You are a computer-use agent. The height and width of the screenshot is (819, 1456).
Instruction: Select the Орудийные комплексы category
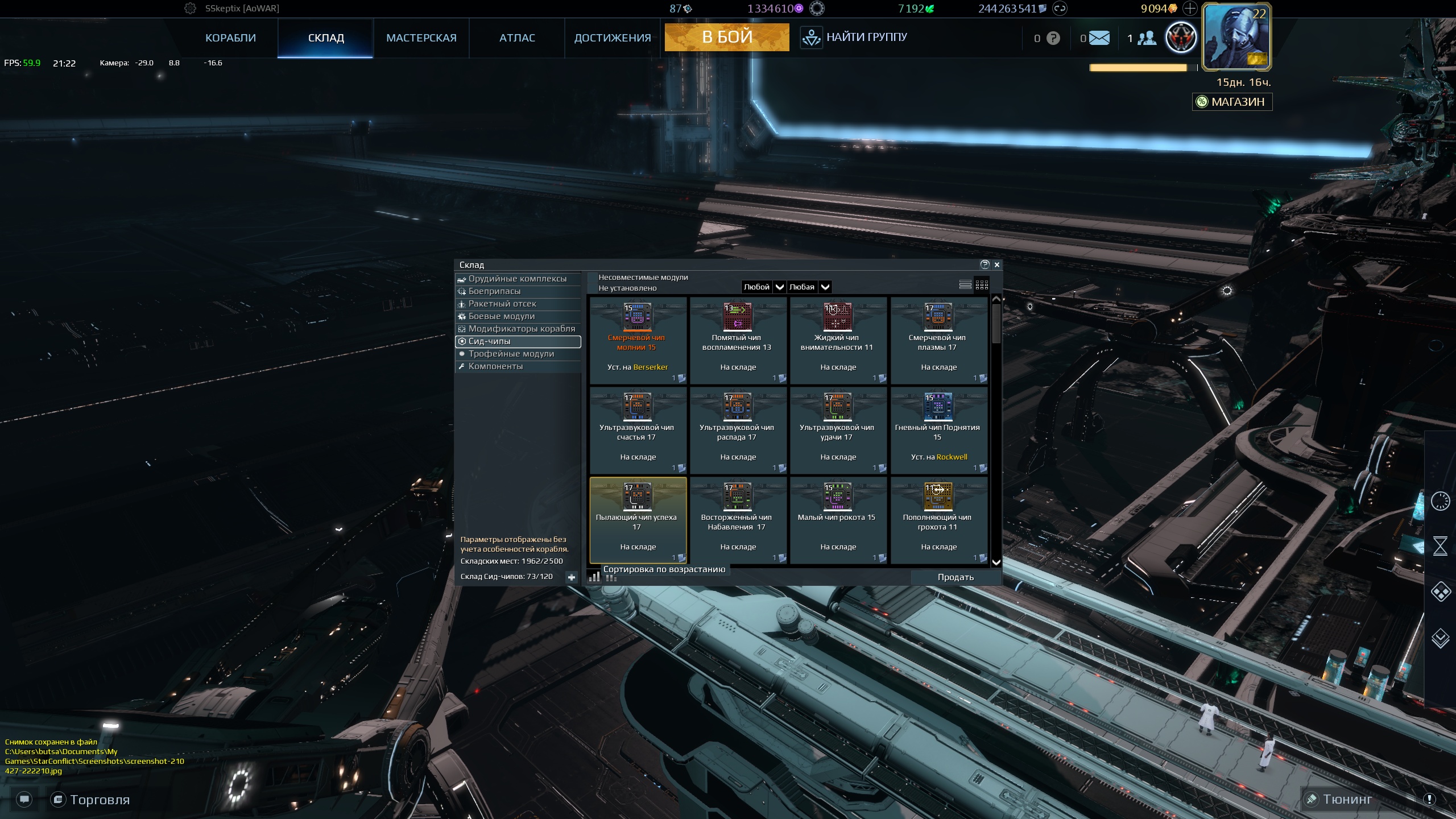517,279
